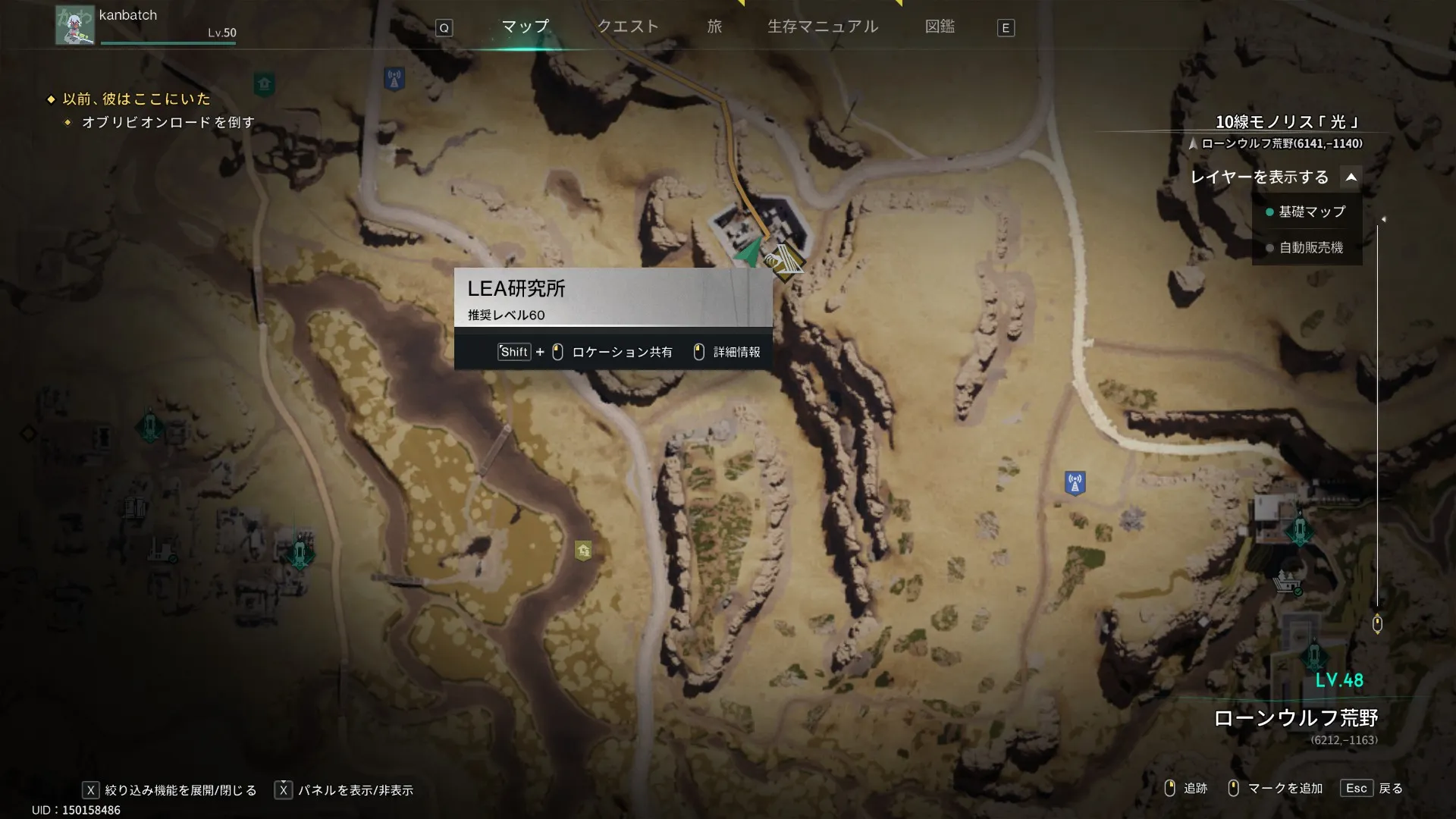Viewport: 1456px width, 819px height.
Task: Adjust the map zoom slider handle
Action: click(x=1377, y=624)
